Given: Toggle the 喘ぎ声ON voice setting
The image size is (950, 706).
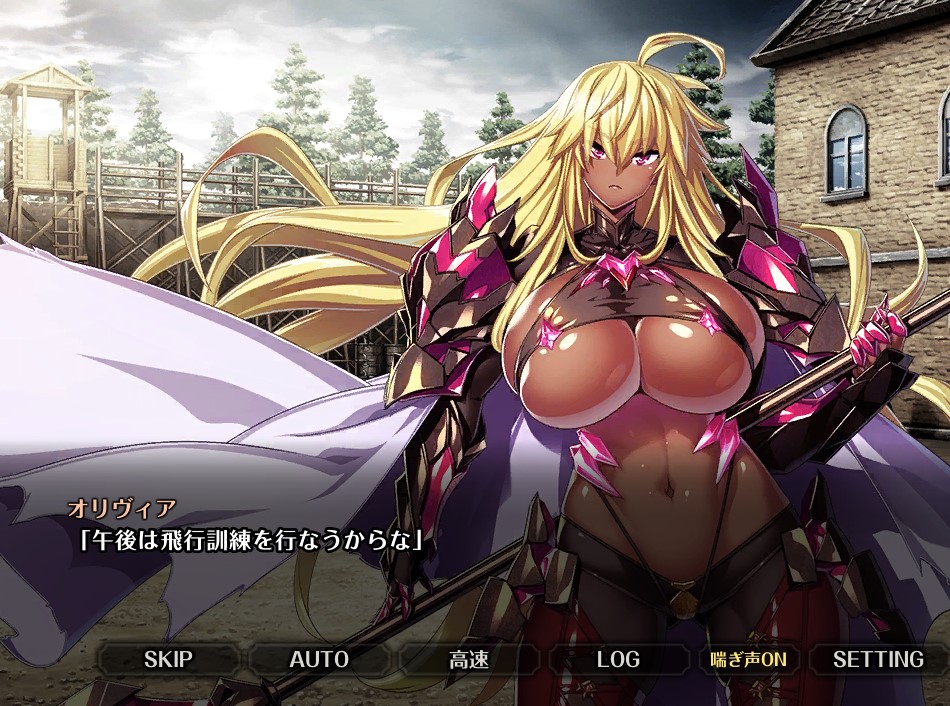Looking at the screenshot, I should point(748,659).
